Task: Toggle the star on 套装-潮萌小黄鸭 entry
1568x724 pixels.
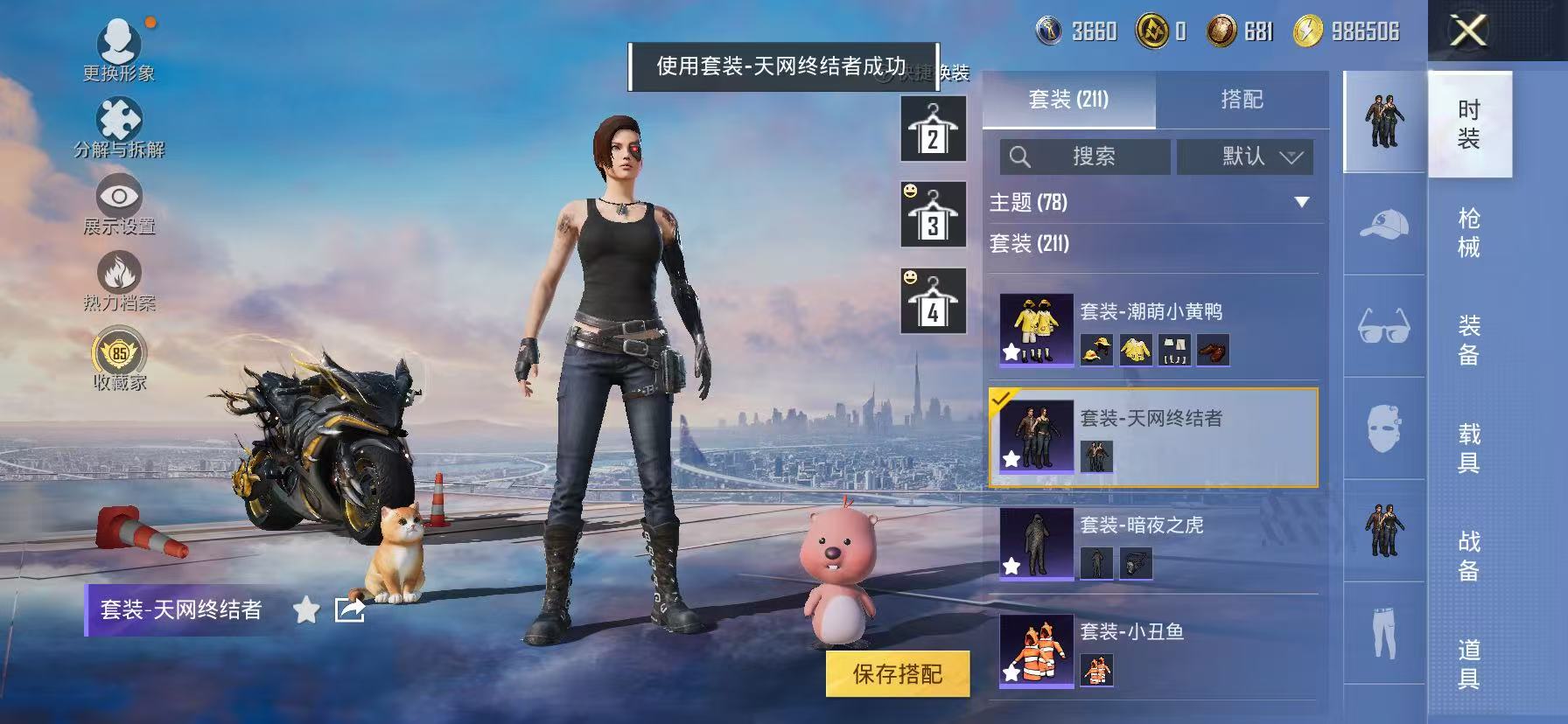Action: (1010, 351)
